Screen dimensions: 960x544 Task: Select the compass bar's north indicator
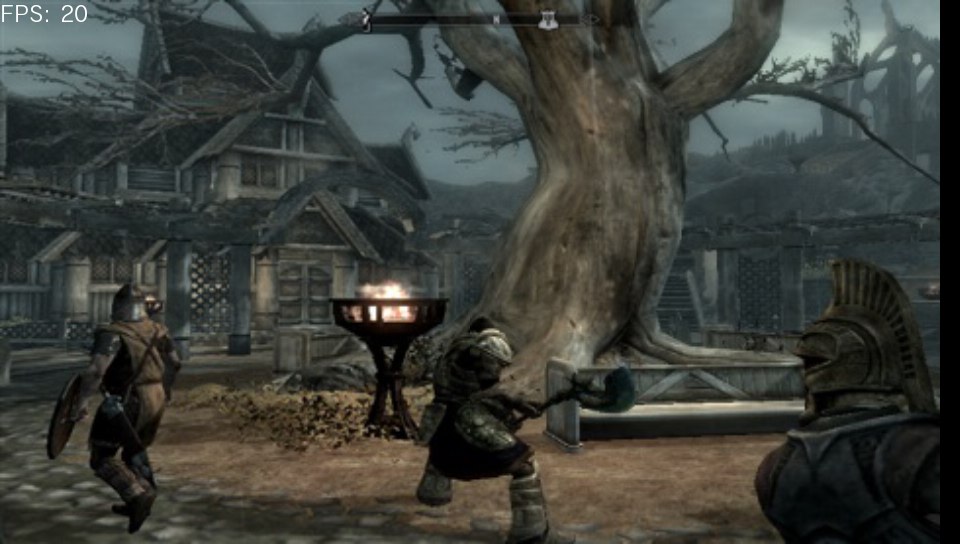coord(496,19)
